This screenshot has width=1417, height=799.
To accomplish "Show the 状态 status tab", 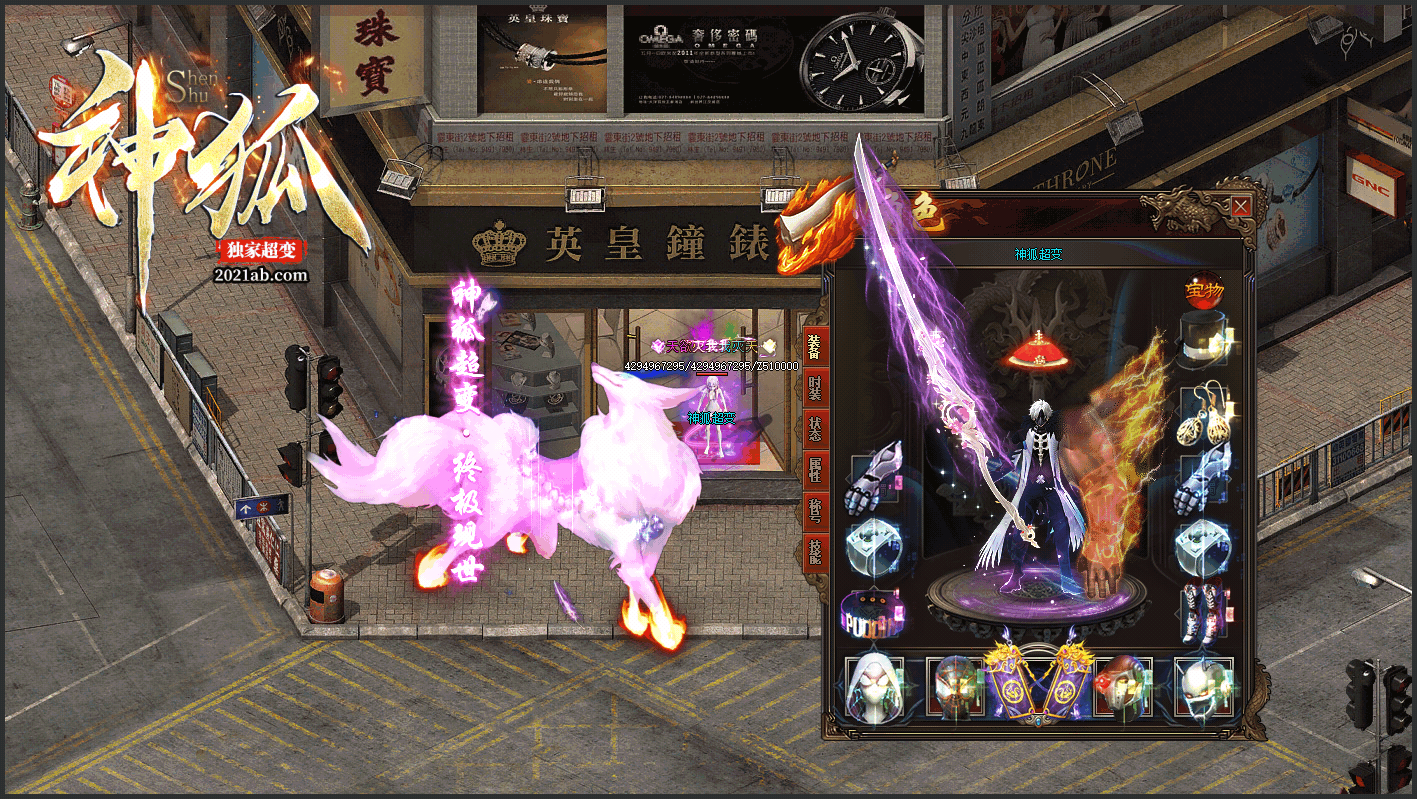I will (x=814, y=428).
